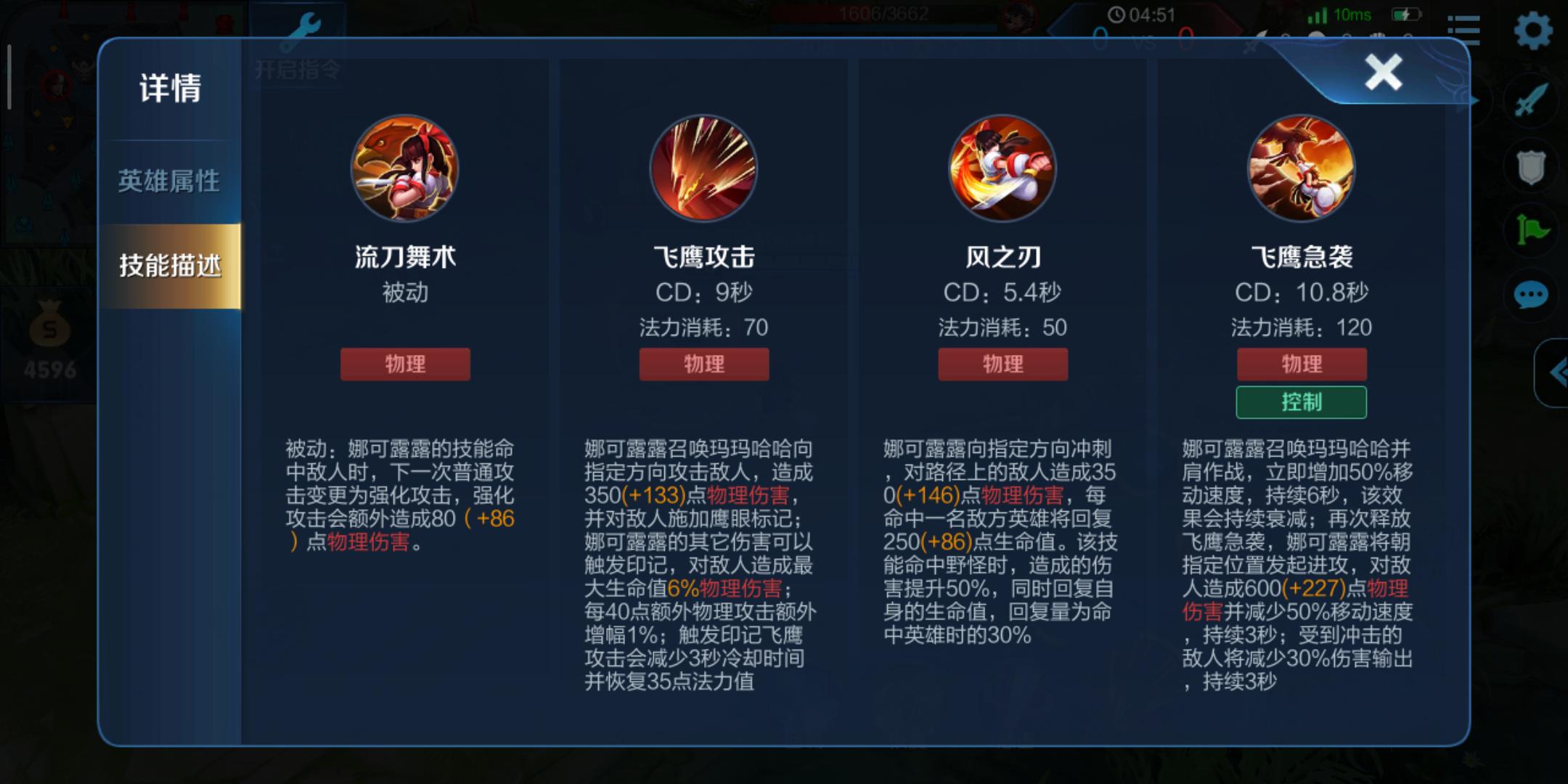Click the 物理 tag under 飞鹰攻击
Viewport: 1568px width, 784px height.
pyautogui.click(x=703, y=364)
